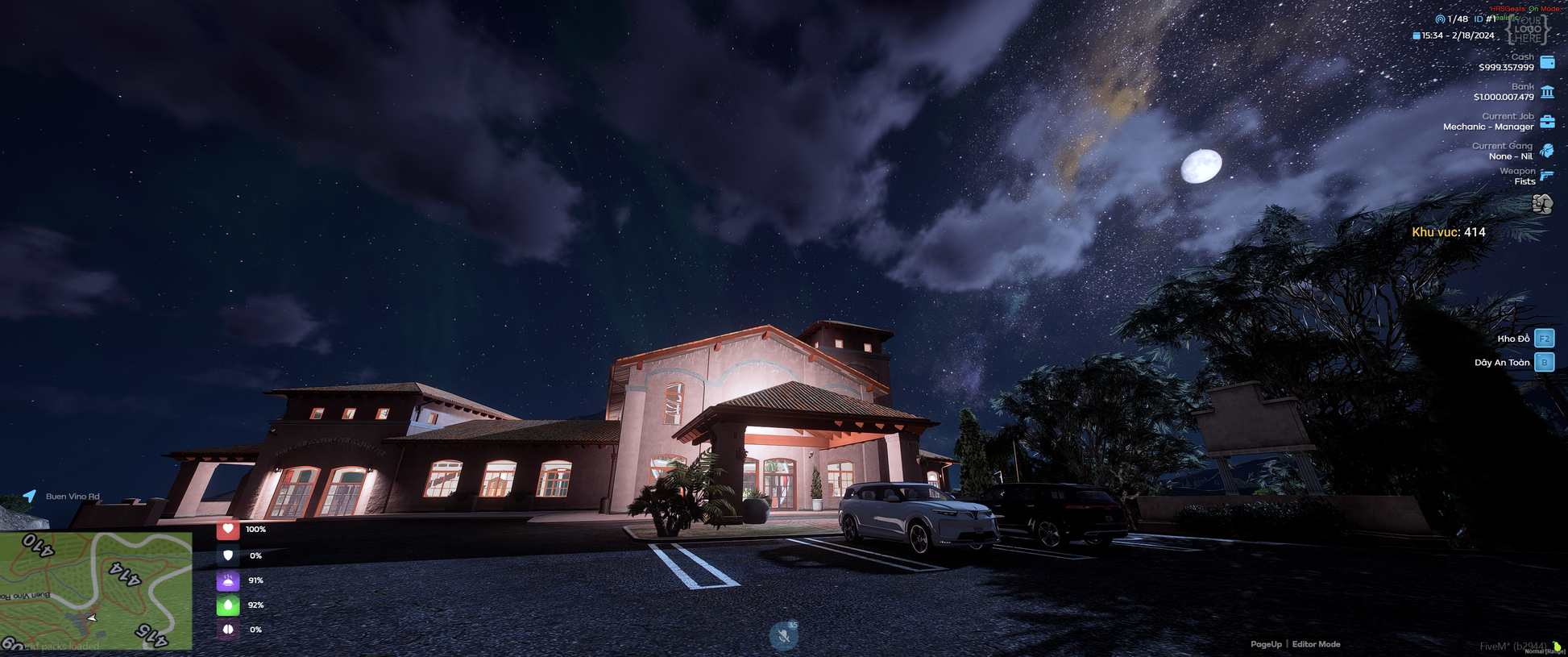Open the Bank building icon
1568x657 pixels.
point(1547,92)
